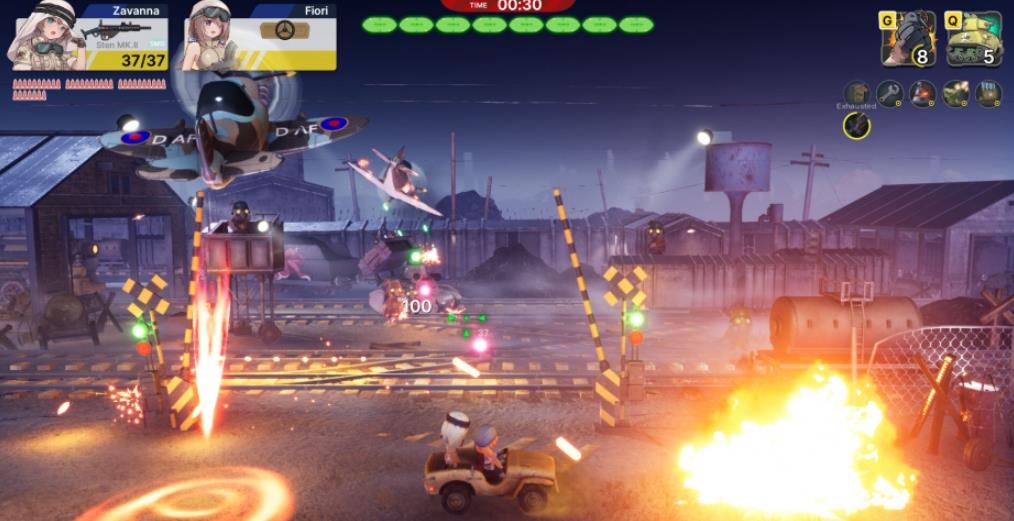Activate the grenade skill icon

coord(908,39)
